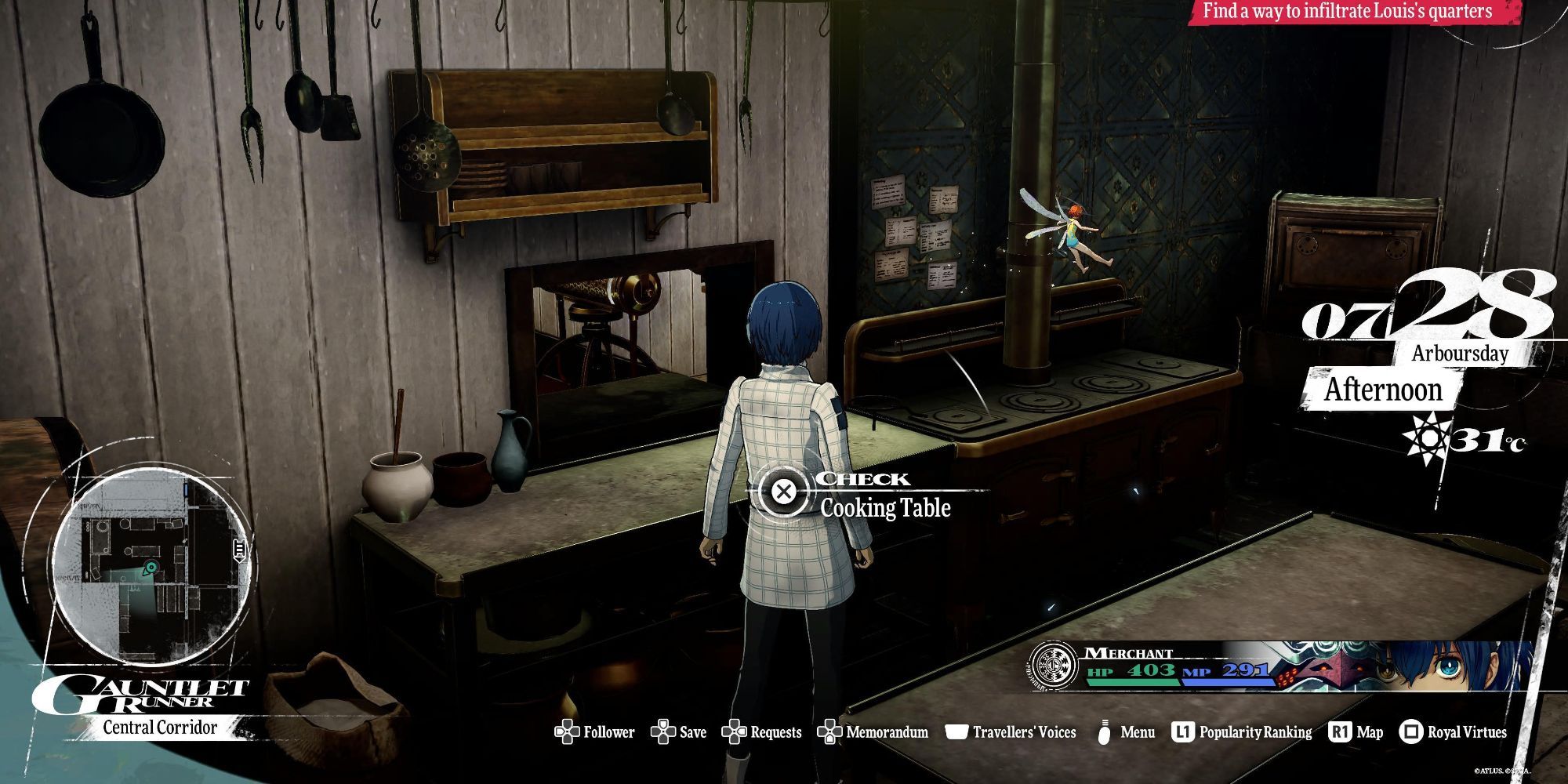Click the Merchant archetype emblem
1568x784 pixels.
[1054, 667]
